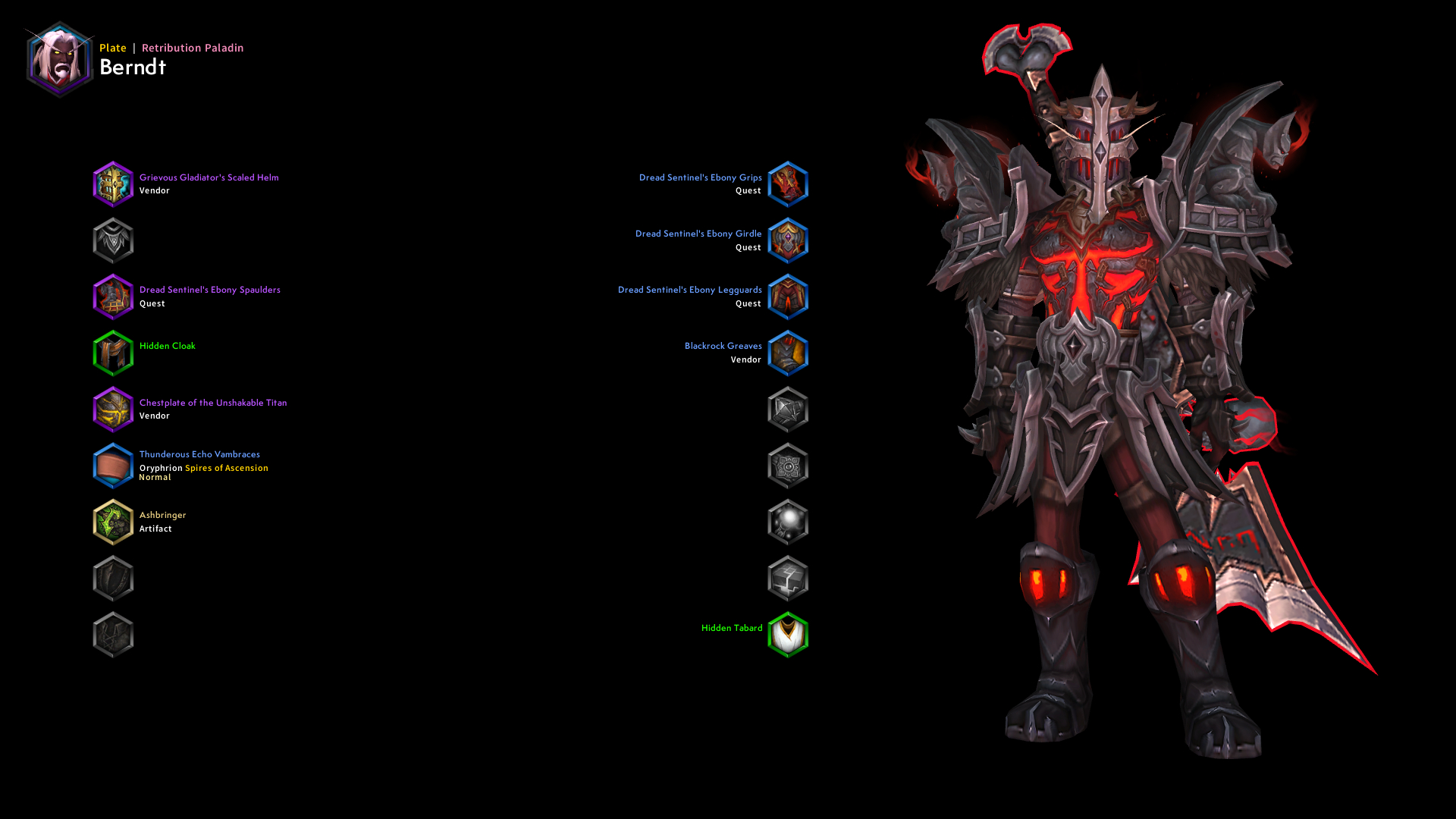
Task: Click the Blackrock Greaves boot slot icon
Action: click(x=788, y=353)
